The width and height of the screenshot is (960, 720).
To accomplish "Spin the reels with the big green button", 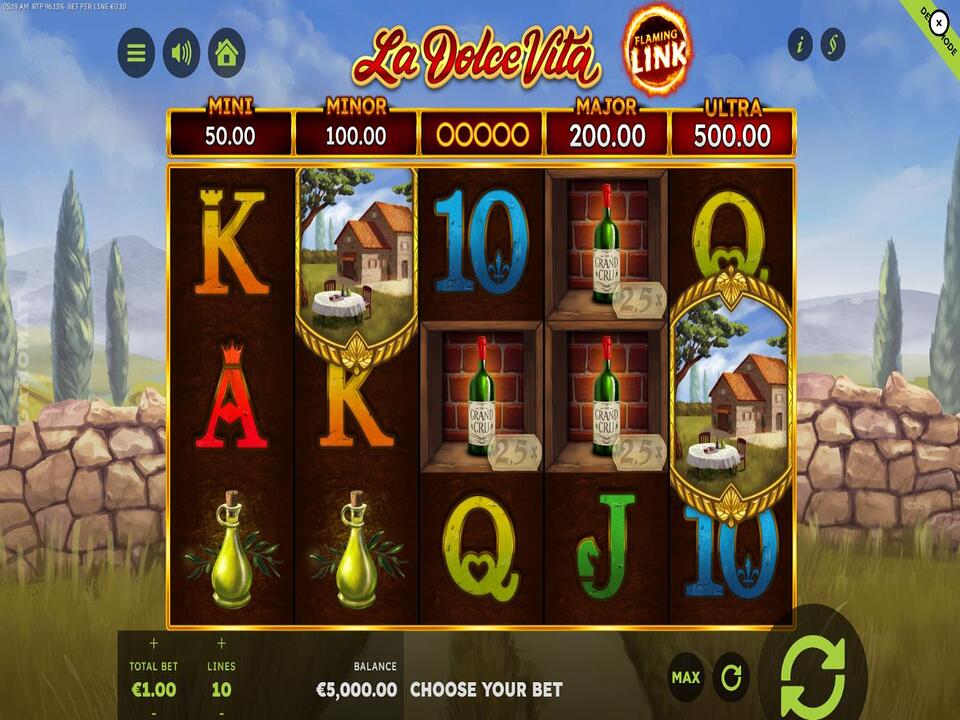I will coord(812,671).
